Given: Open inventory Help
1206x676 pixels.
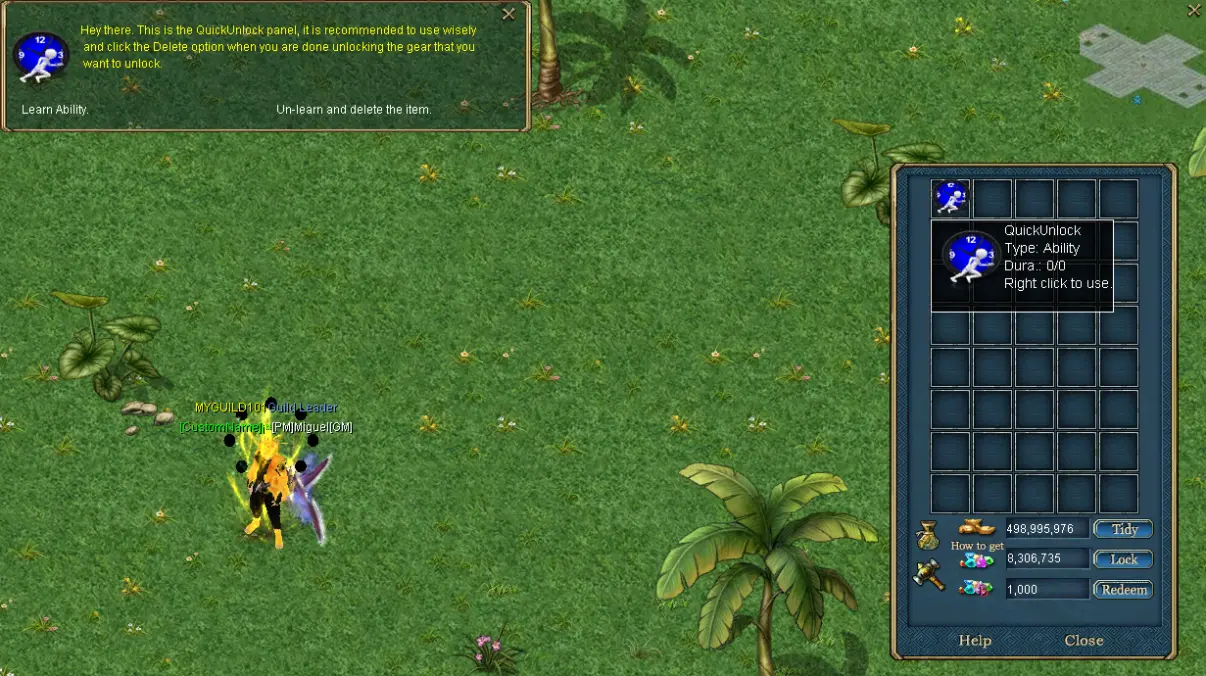Looking at the screenshot, I should click(975, 640).
